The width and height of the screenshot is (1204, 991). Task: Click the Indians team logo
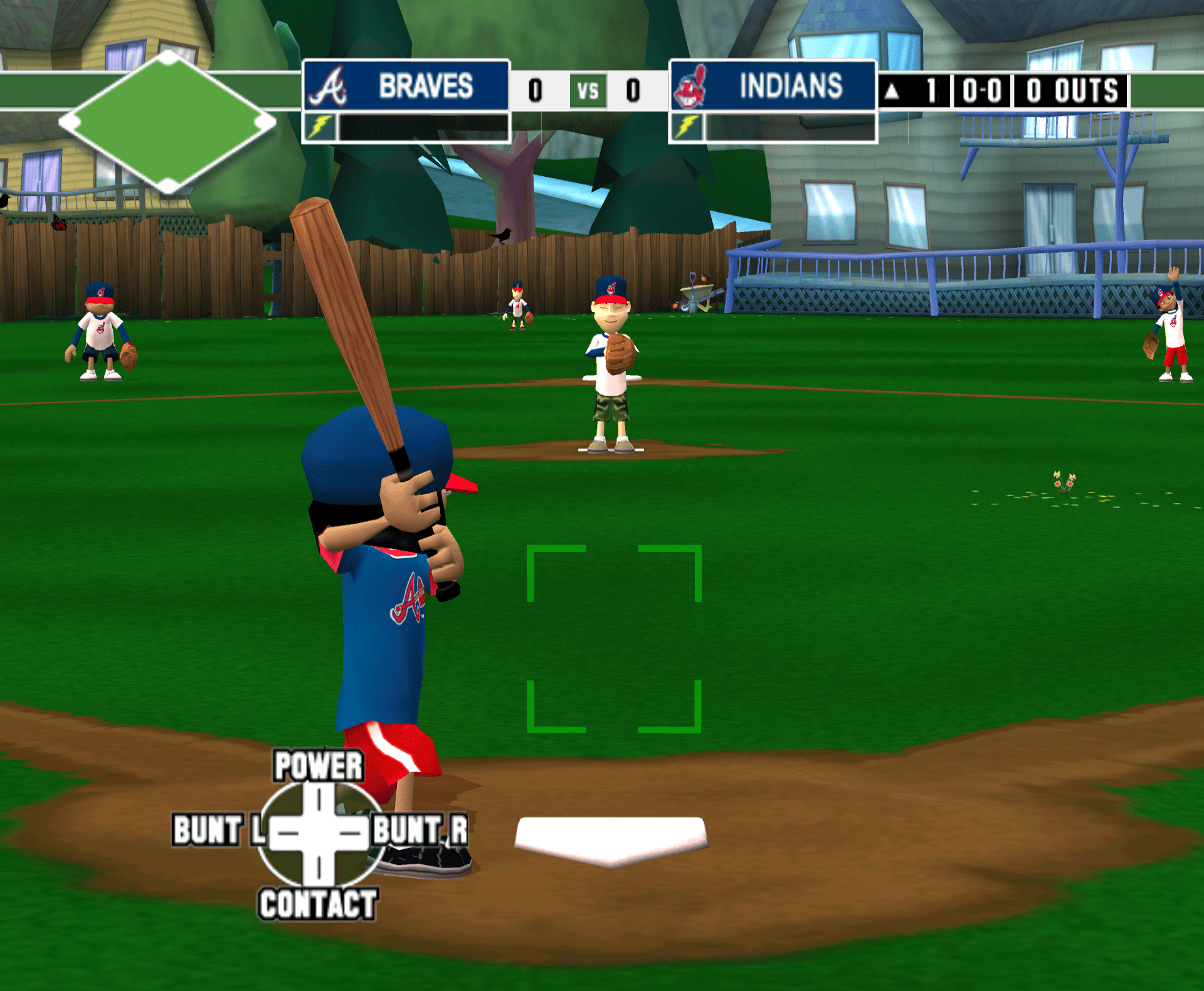point(690,87)
